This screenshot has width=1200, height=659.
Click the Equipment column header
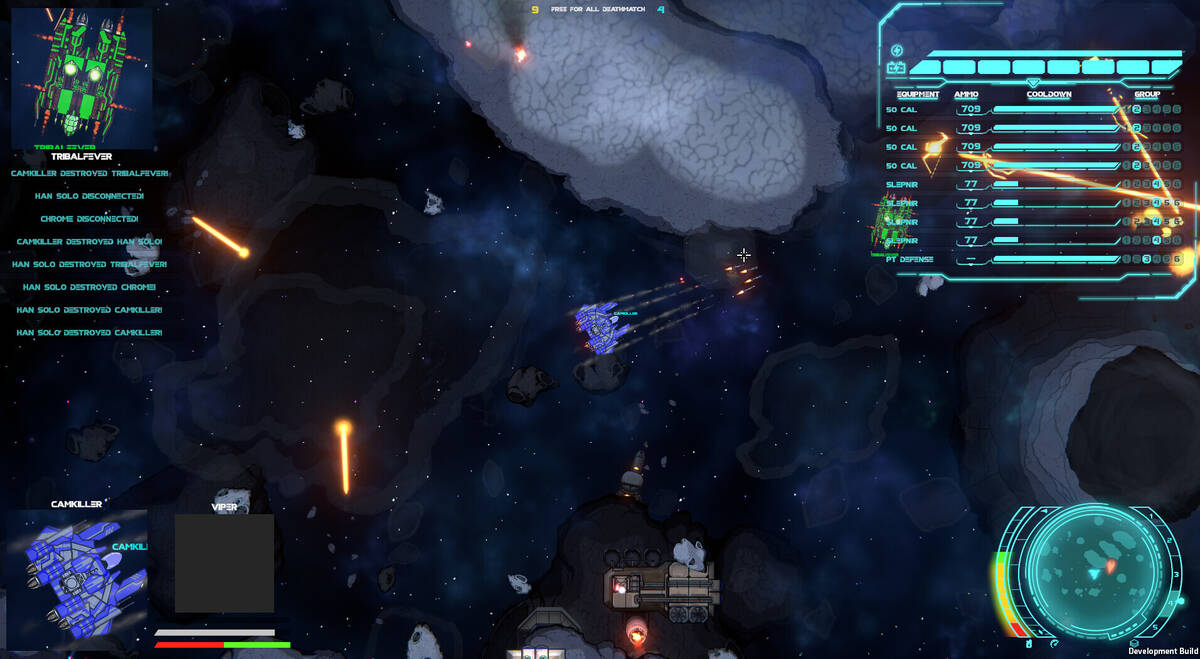pos(912,95)
